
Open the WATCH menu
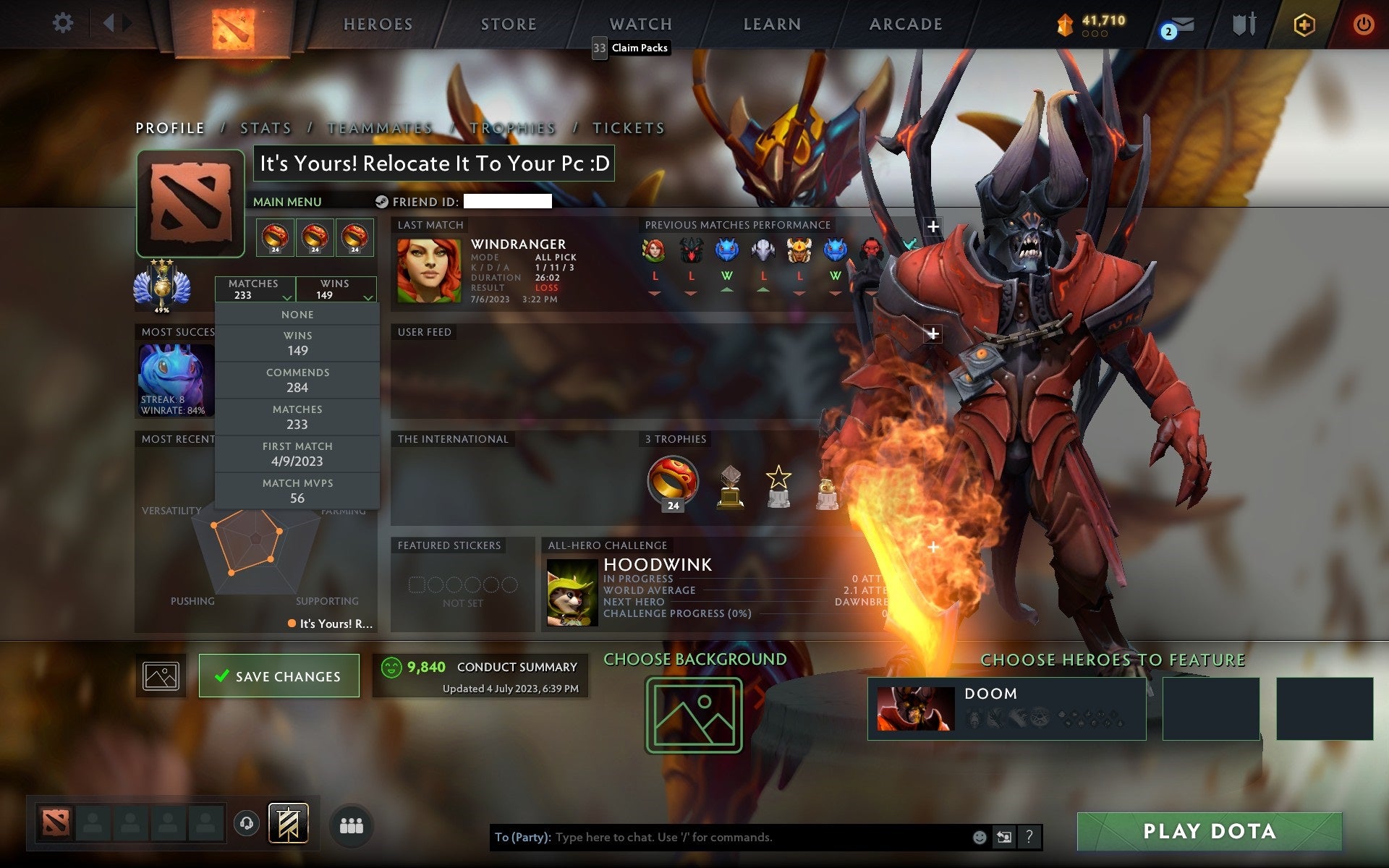640,23
